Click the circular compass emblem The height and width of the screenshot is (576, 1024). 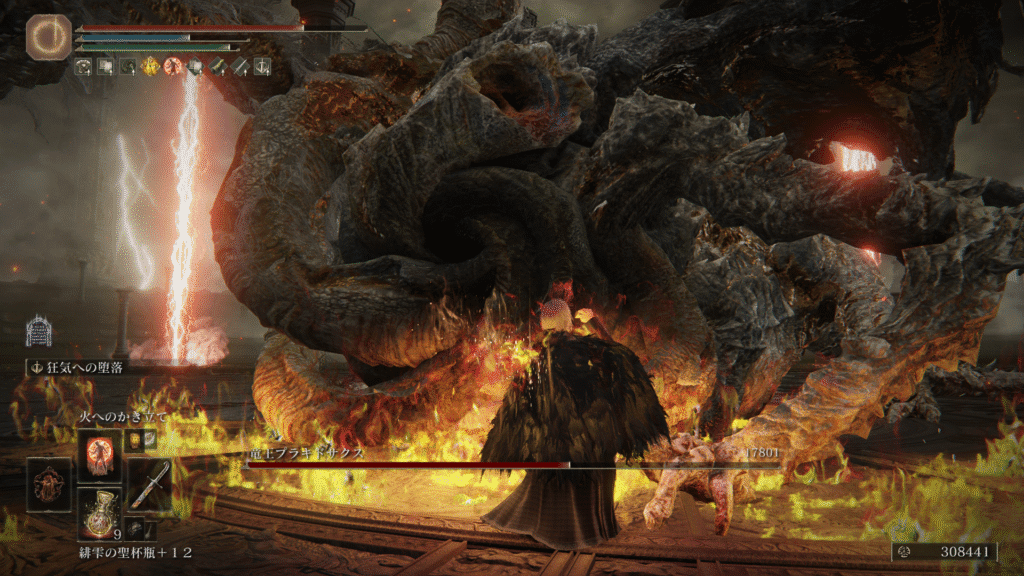tap(45, 36)
